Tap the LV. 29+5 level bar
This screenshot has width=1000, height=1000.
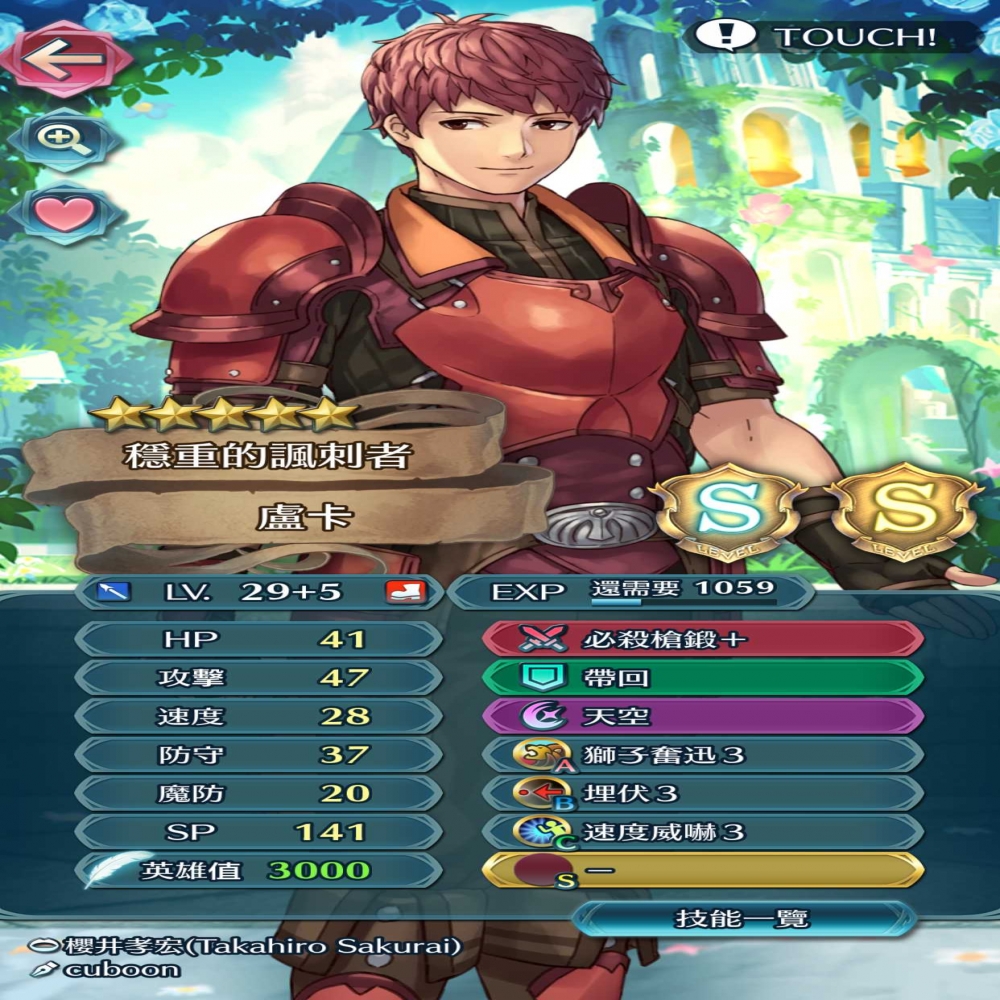click(x=258, y=591)
